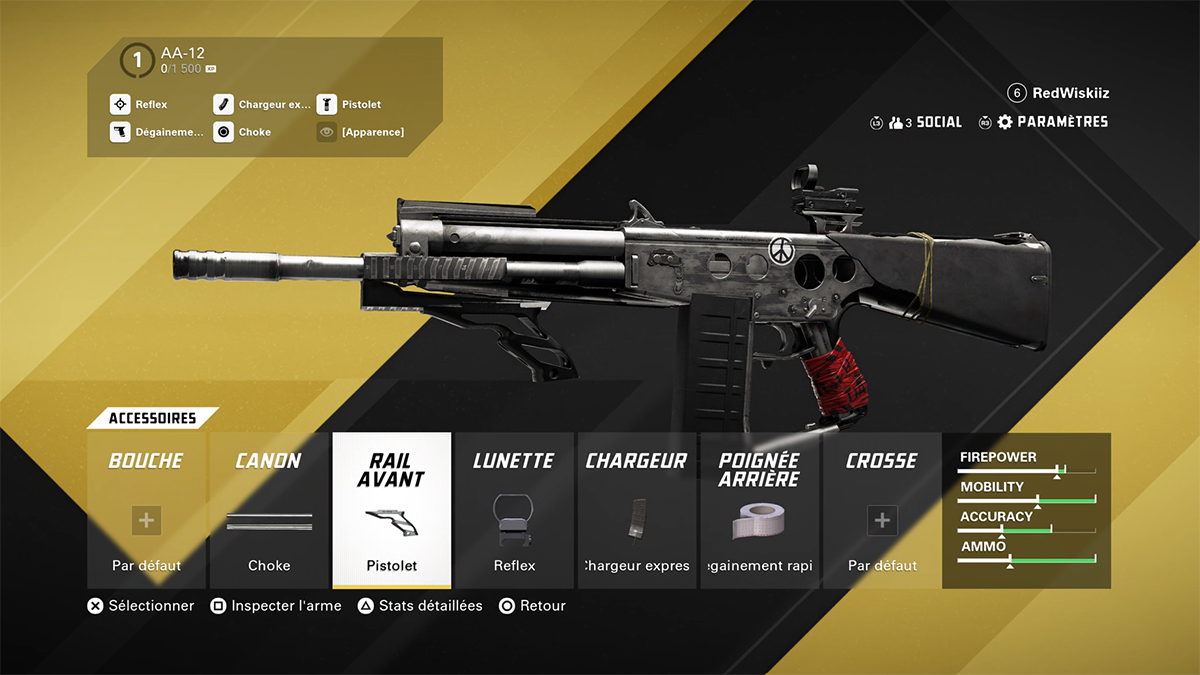Click Inspecter l'arme option
Viewport: 1200px width, 675px height.
(276, 606)
